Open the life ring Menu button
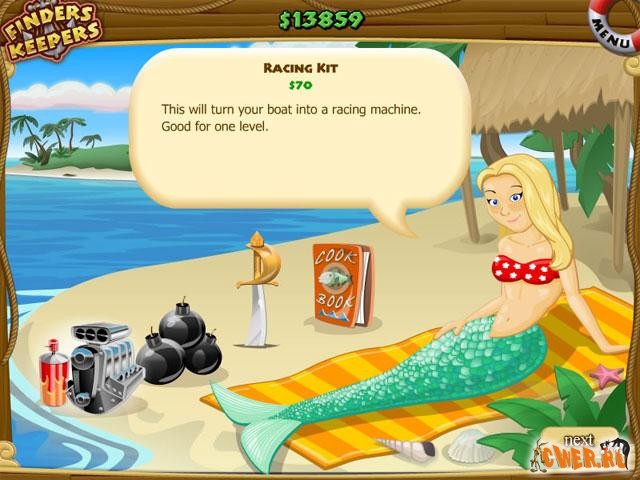Screen dimensions: 640x480 pyautogui.click(x=613, y=27)
